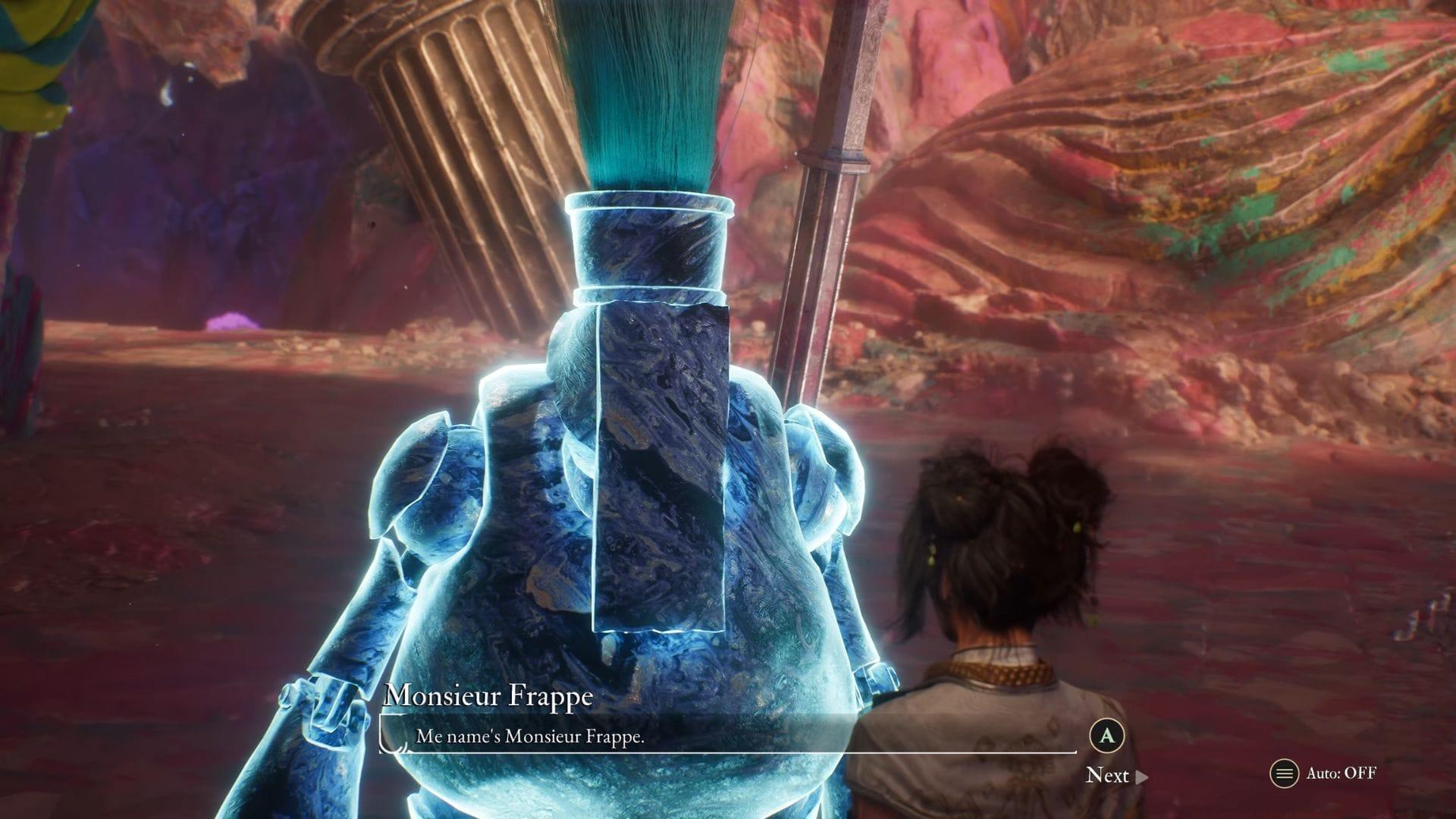The image size is (1456, 819).
Task: Select the circular dark badge around the A
Action: 1107,737
